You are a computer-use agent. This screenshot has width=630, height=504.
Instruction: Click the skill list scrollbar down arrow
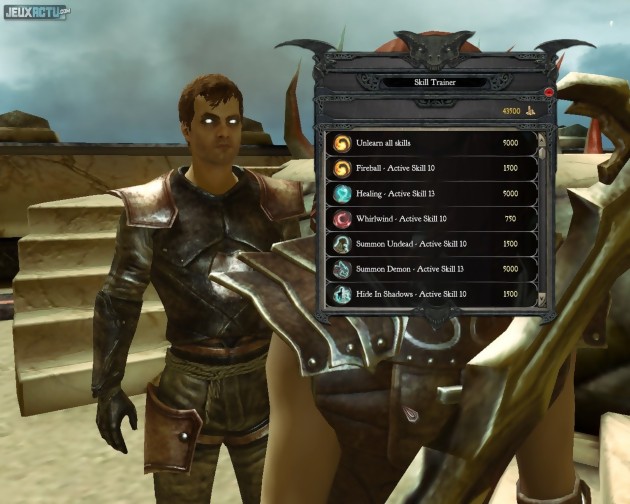(542, 298)
